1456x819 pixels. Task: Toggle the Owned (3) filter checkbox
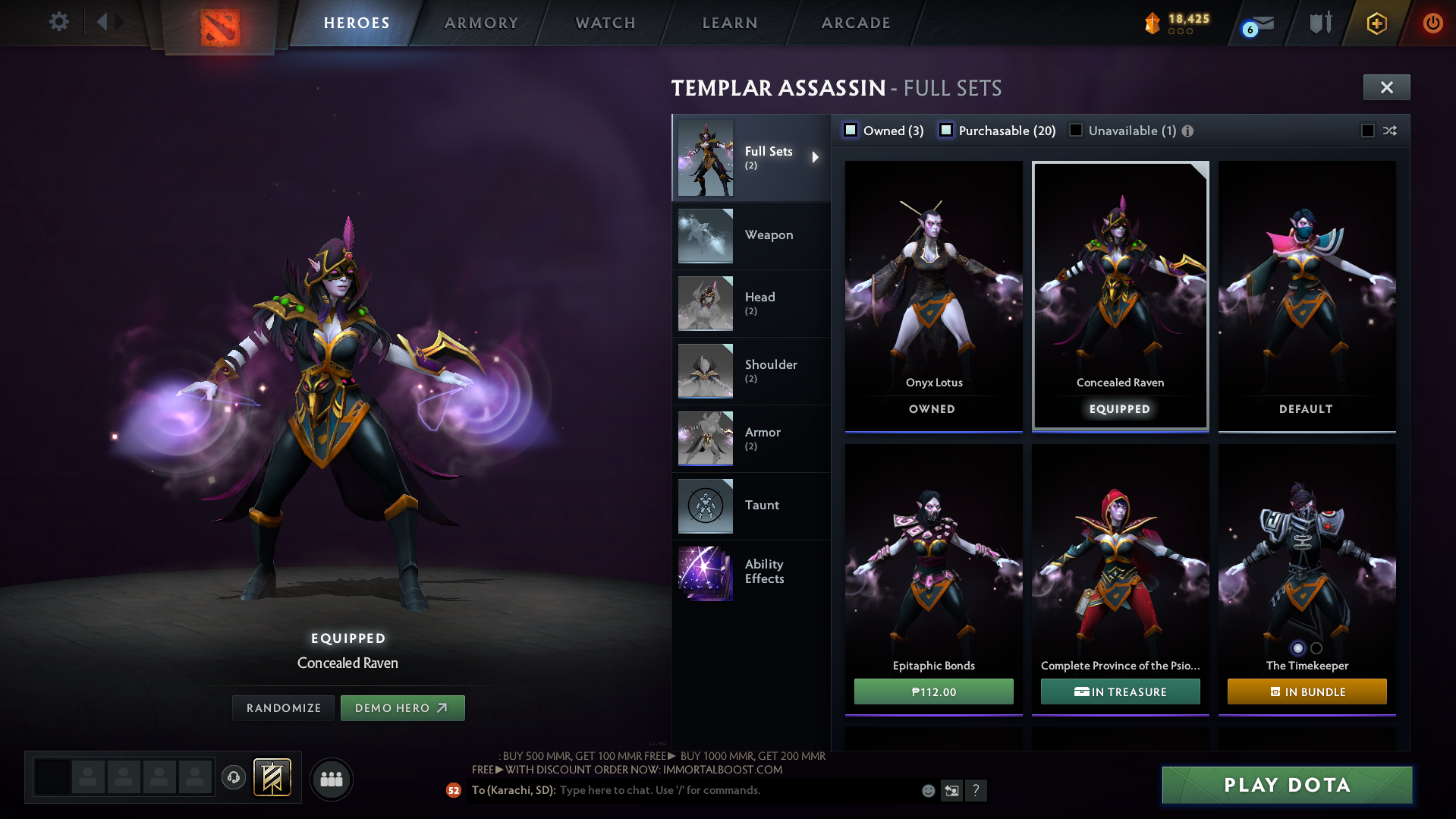851,130
